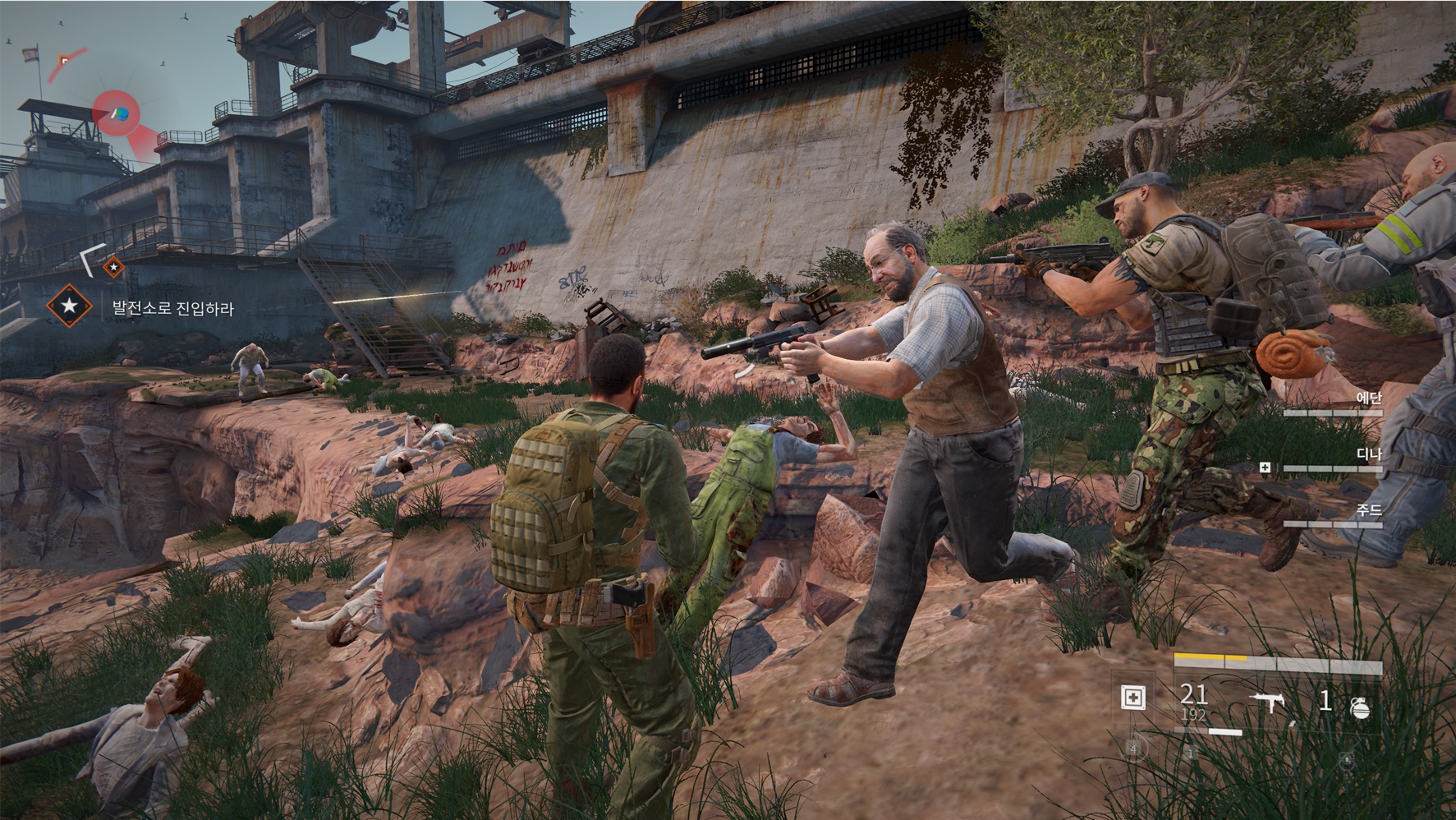
Task: Click the medkit icon in the HUD
Action: 1132,698
